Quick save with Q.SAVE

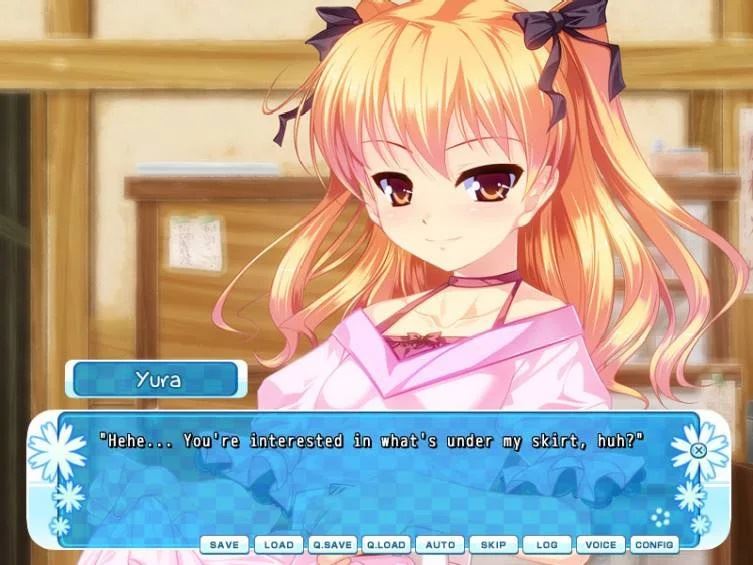pyautogui.click(x=332, y=545)
